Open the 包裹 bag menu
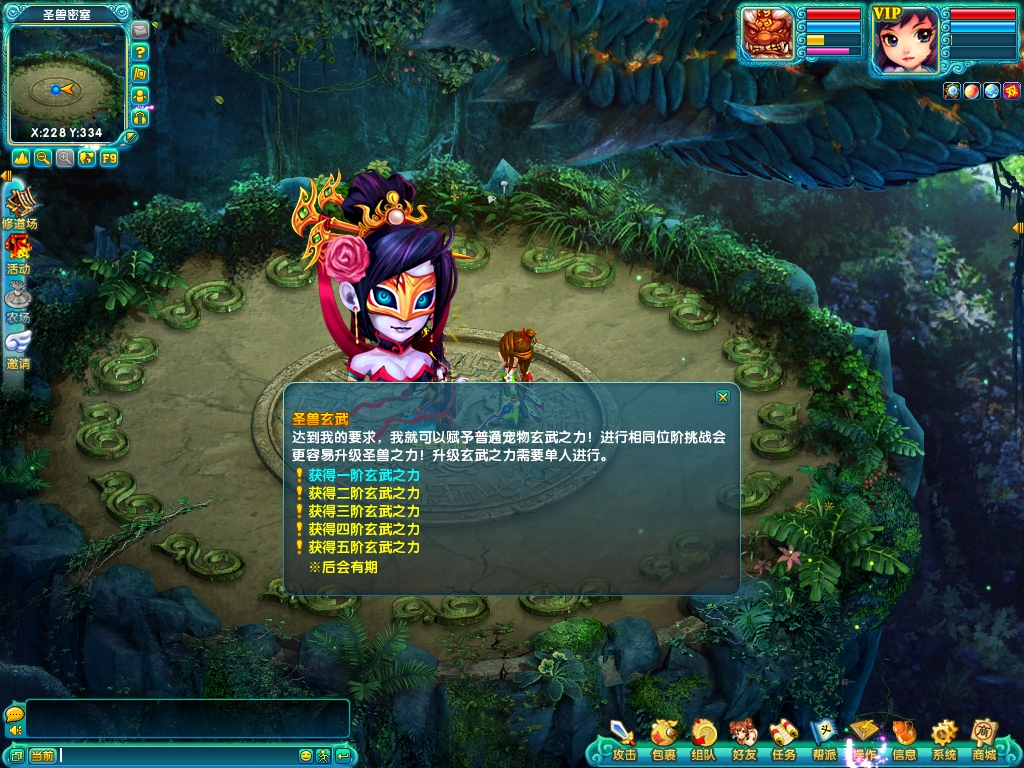 tap(663, 740)
